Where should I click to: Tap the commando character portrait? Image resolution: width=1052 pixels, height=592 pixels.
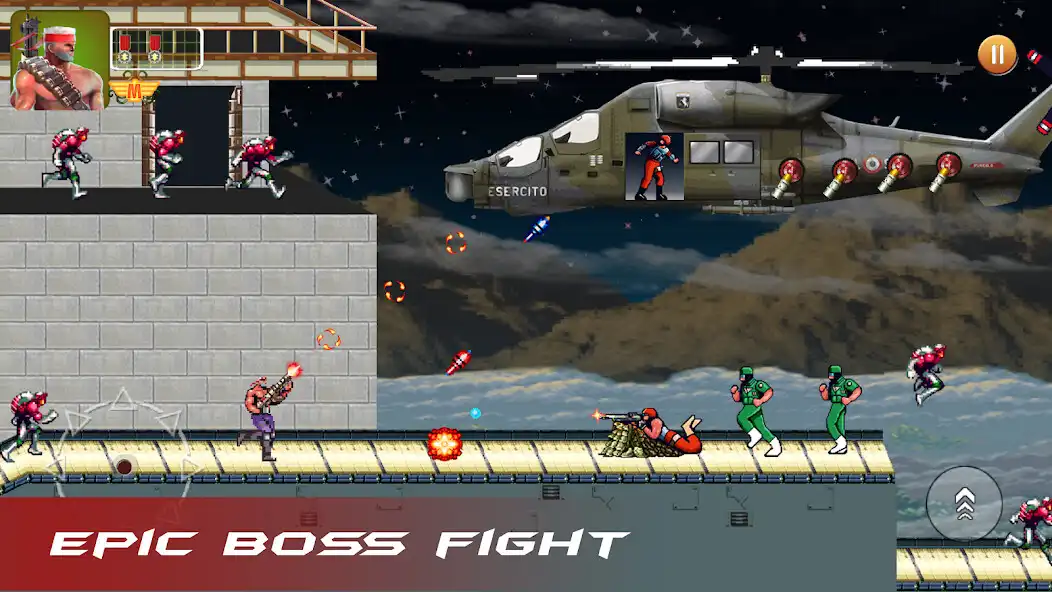59,60
